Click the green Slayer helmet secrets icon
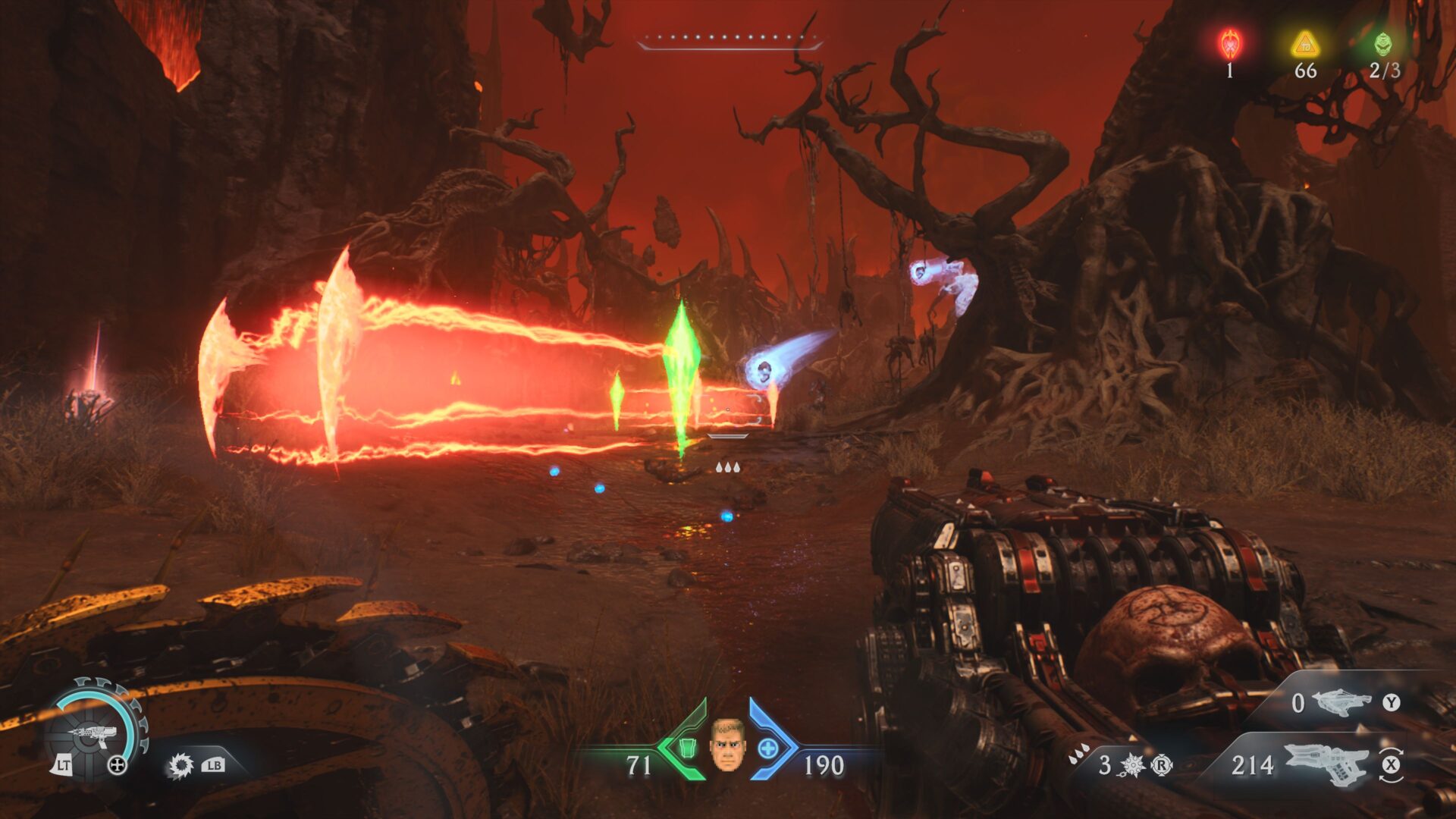Viewport: 1456px width, 819px height. click(1383, 44)
